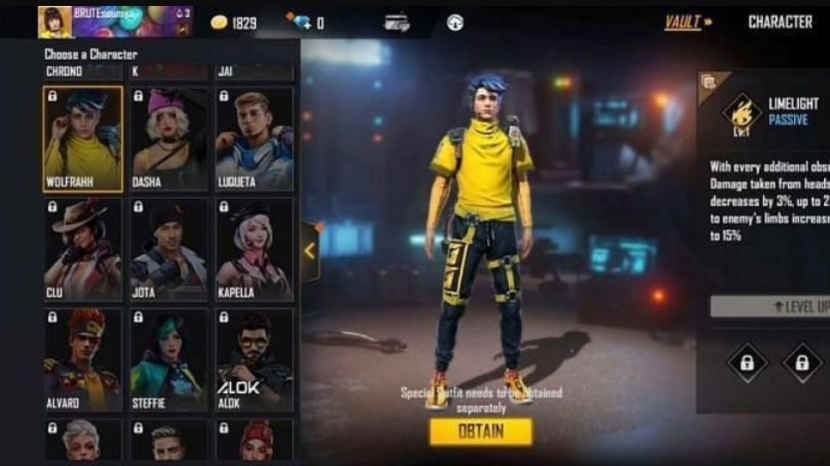Click the gold coin balance

coord(234,22)
